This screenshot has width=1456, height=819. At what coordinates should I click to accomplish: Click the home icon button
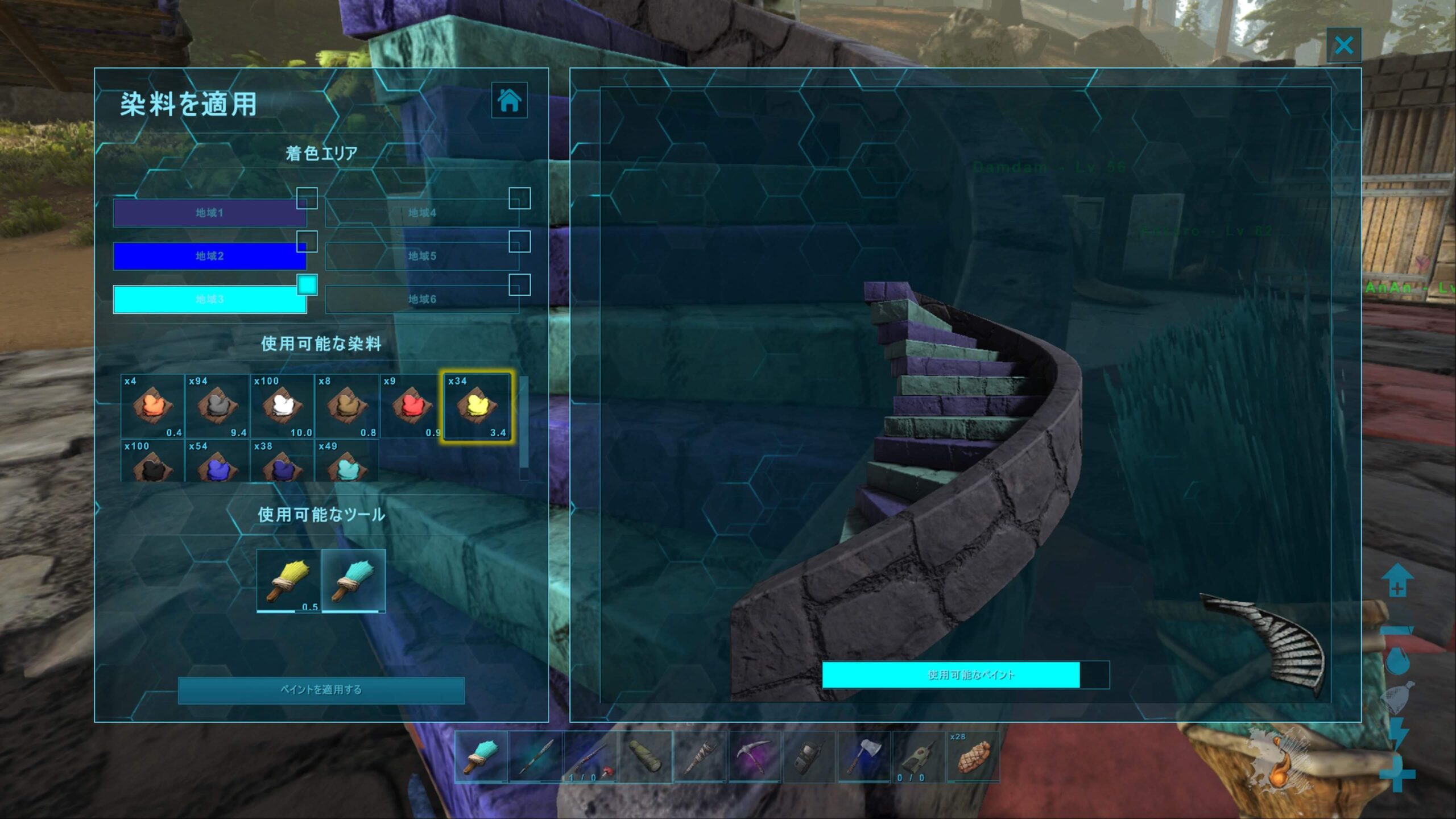(x=509, y=100)
